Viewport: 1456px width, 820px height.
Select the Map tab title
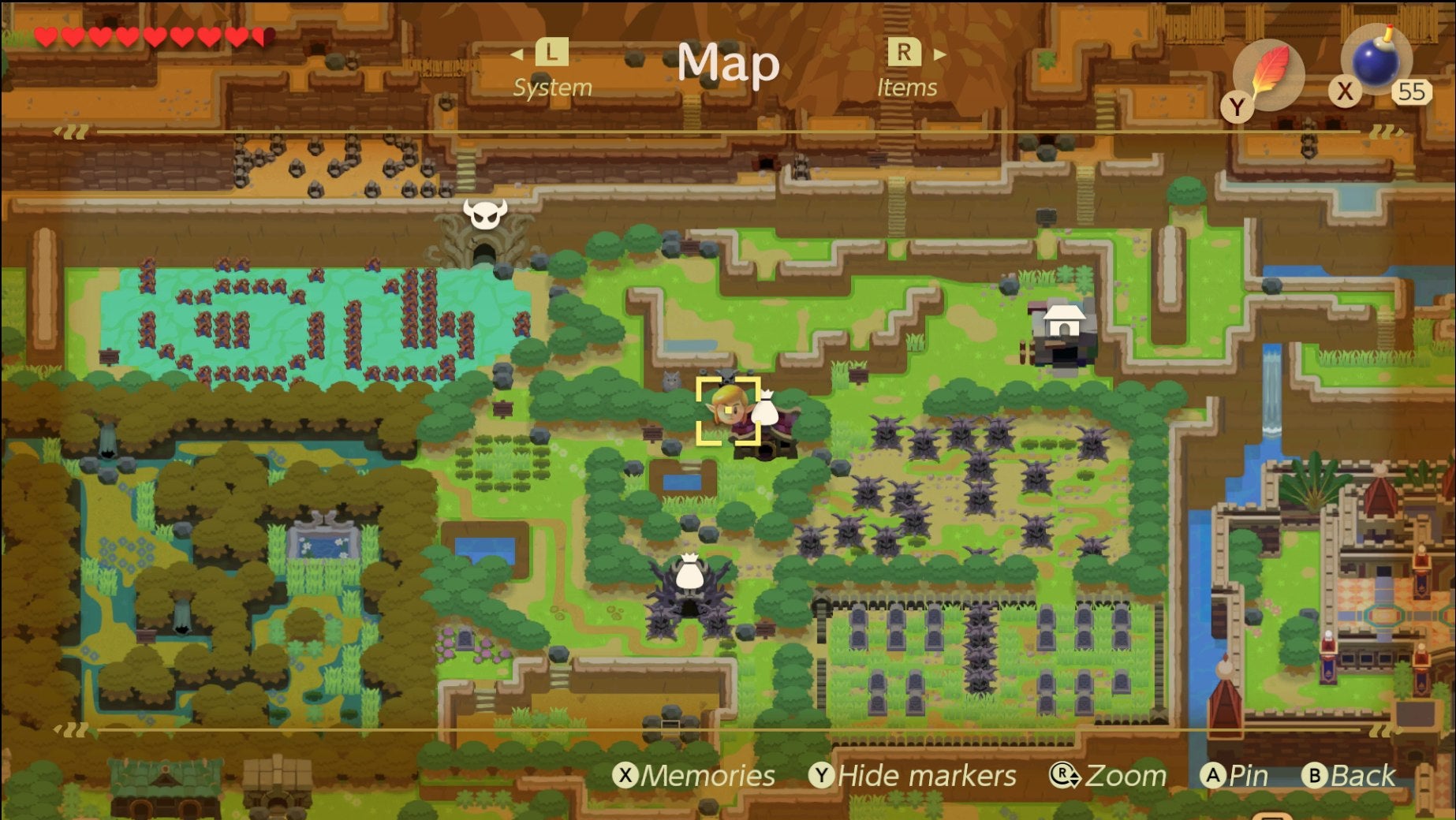click(728, 64)
